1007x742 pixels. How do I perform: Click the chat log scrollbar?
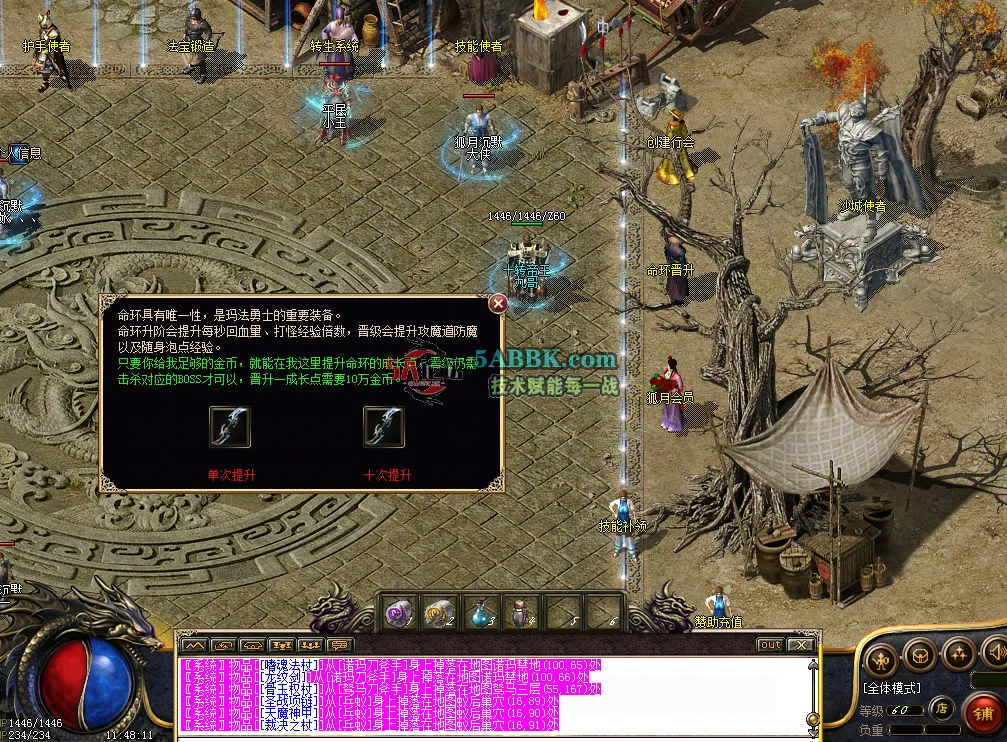(x=813, y=695)
